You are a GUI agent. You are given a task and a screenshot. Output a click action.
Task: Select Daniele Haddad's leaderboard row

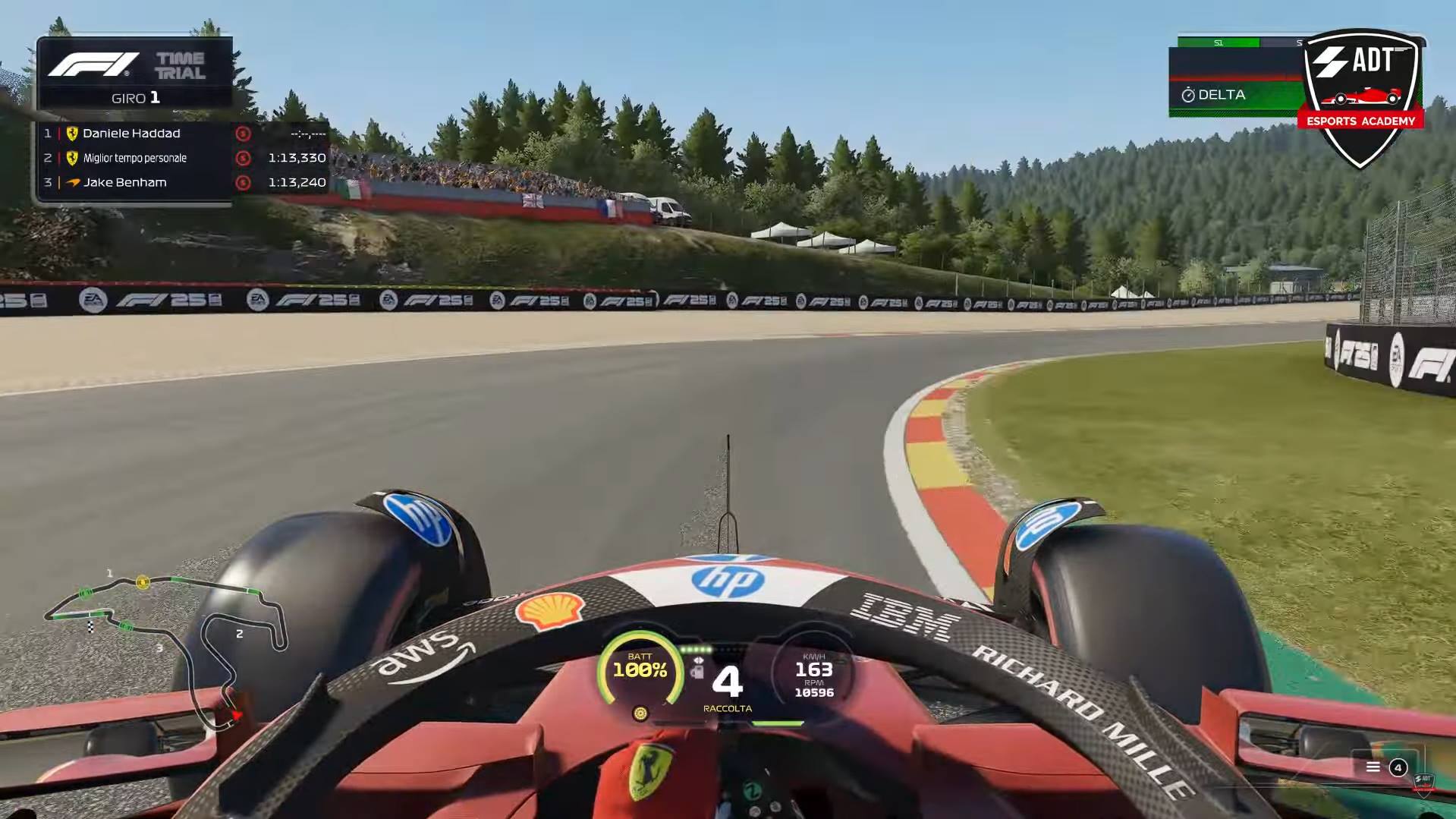click(184, 134)
